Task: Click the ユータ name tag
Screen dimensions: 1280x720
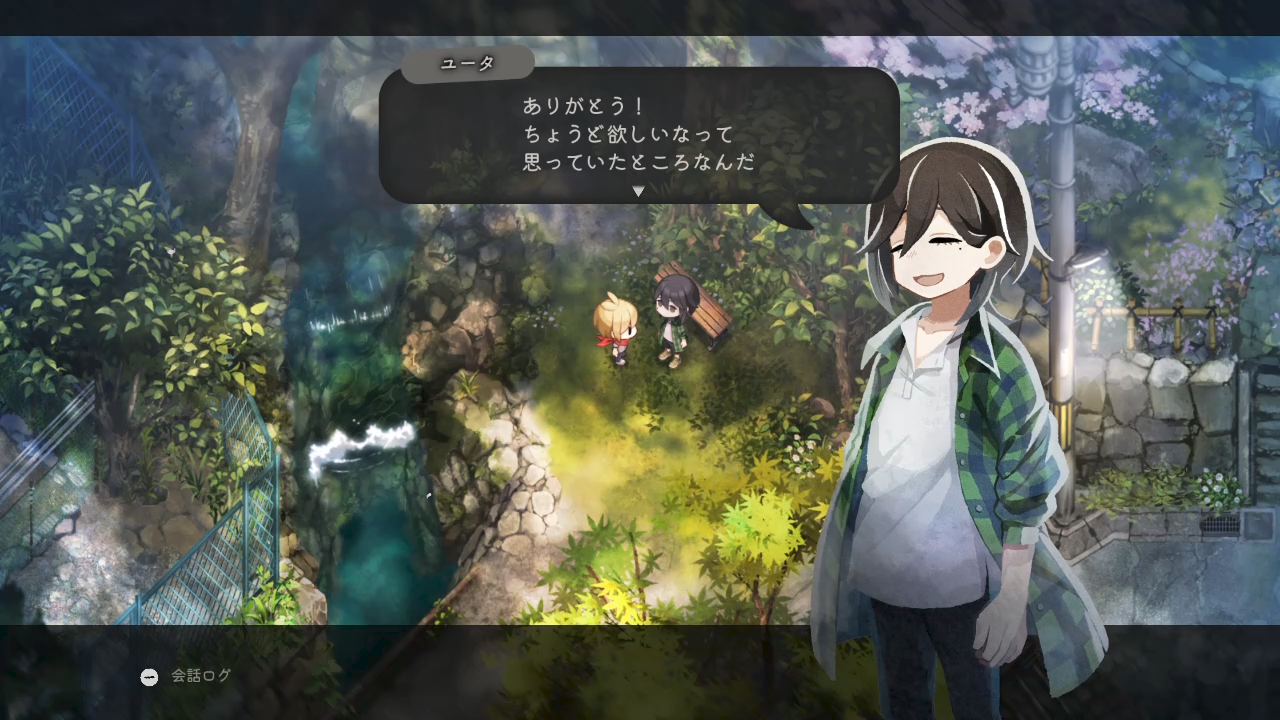Action: 470,62
